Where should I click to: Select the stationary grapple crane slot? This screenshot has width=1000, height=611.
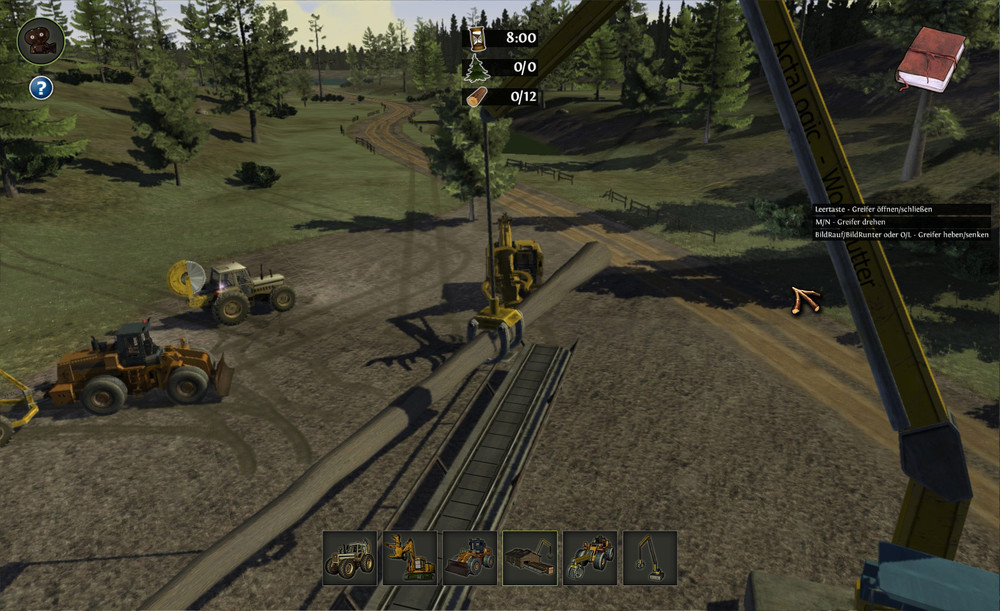click(650, 558)
